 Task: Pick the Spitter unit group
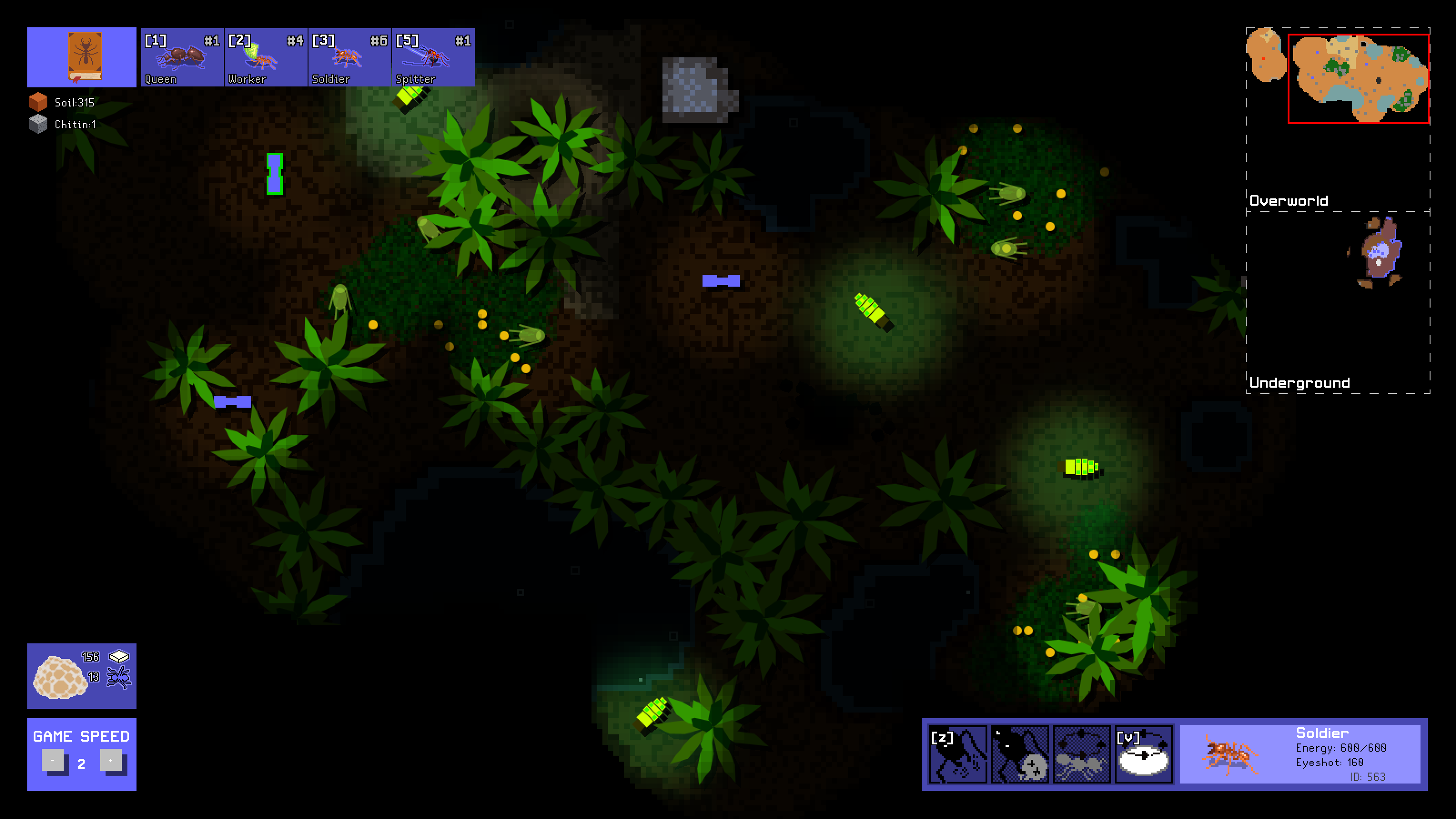433,58
